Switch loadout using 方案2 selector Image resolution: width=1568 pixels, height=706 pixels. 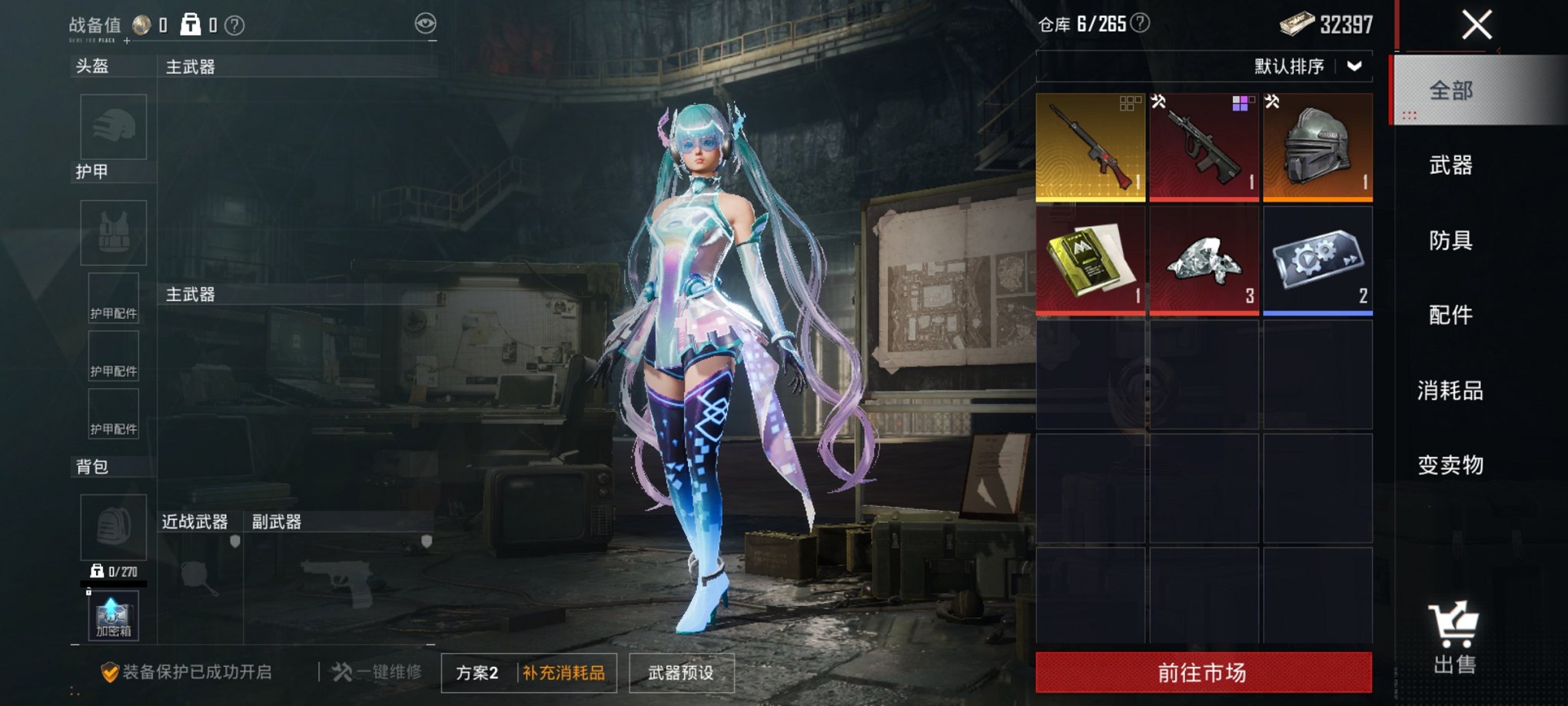click(x=477, y=670)
